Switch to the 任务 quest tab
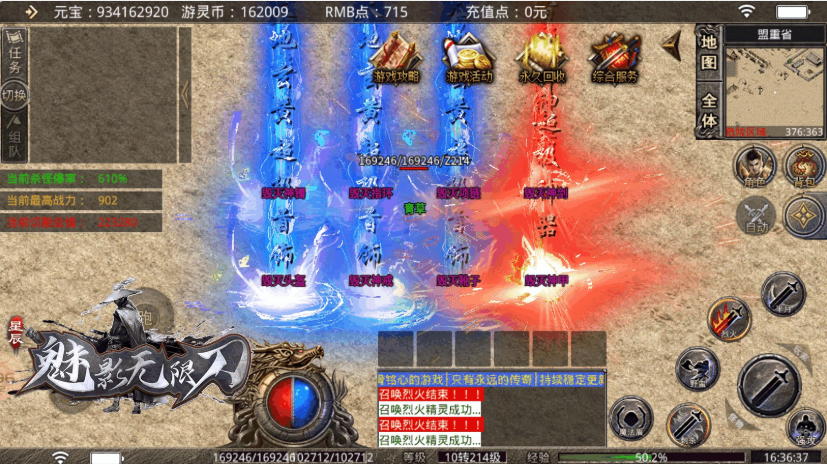827x464 pixels. [x=14, y=55]
